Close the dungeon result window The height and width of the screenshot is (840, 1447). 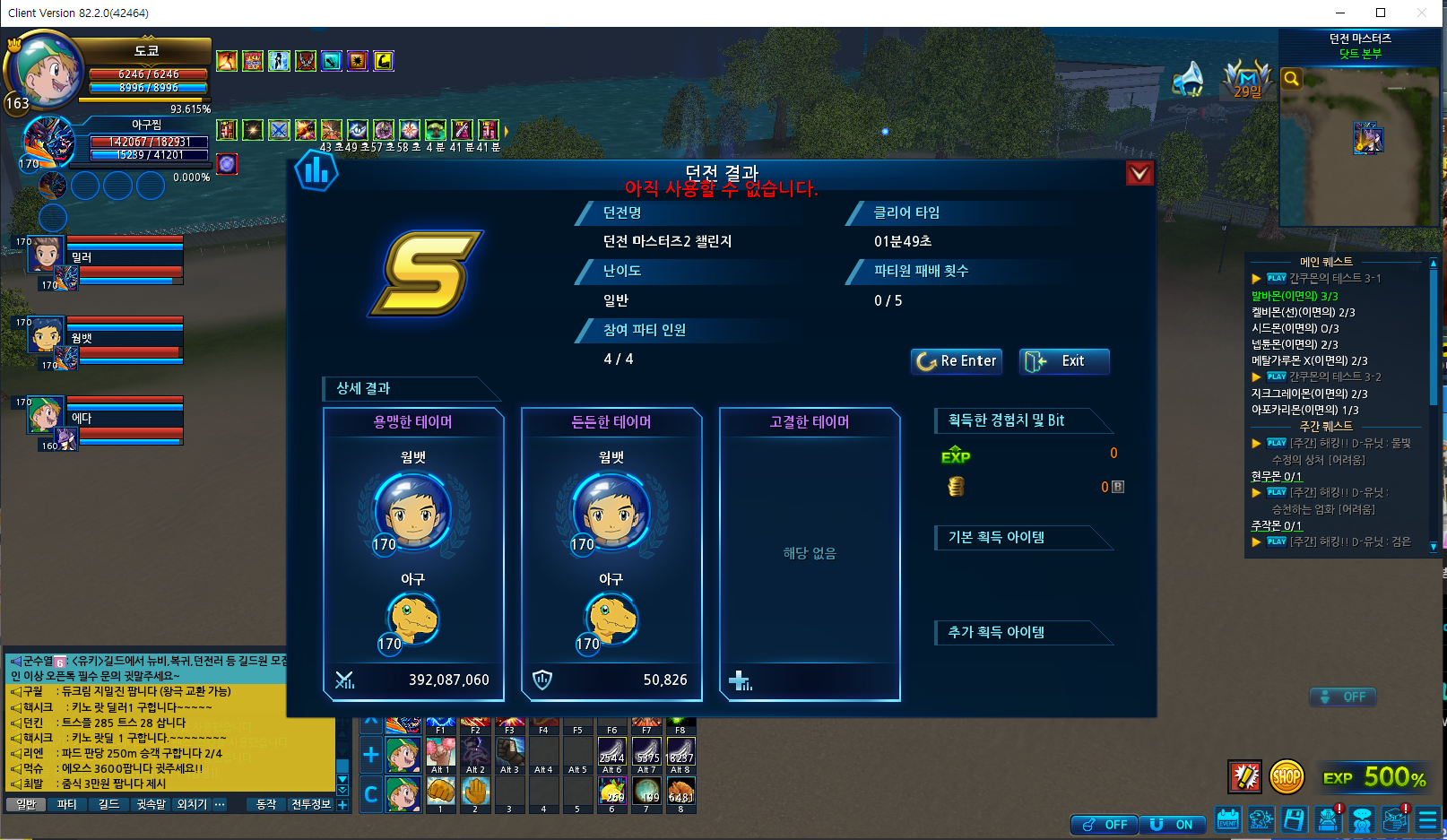click(1139, 173)
